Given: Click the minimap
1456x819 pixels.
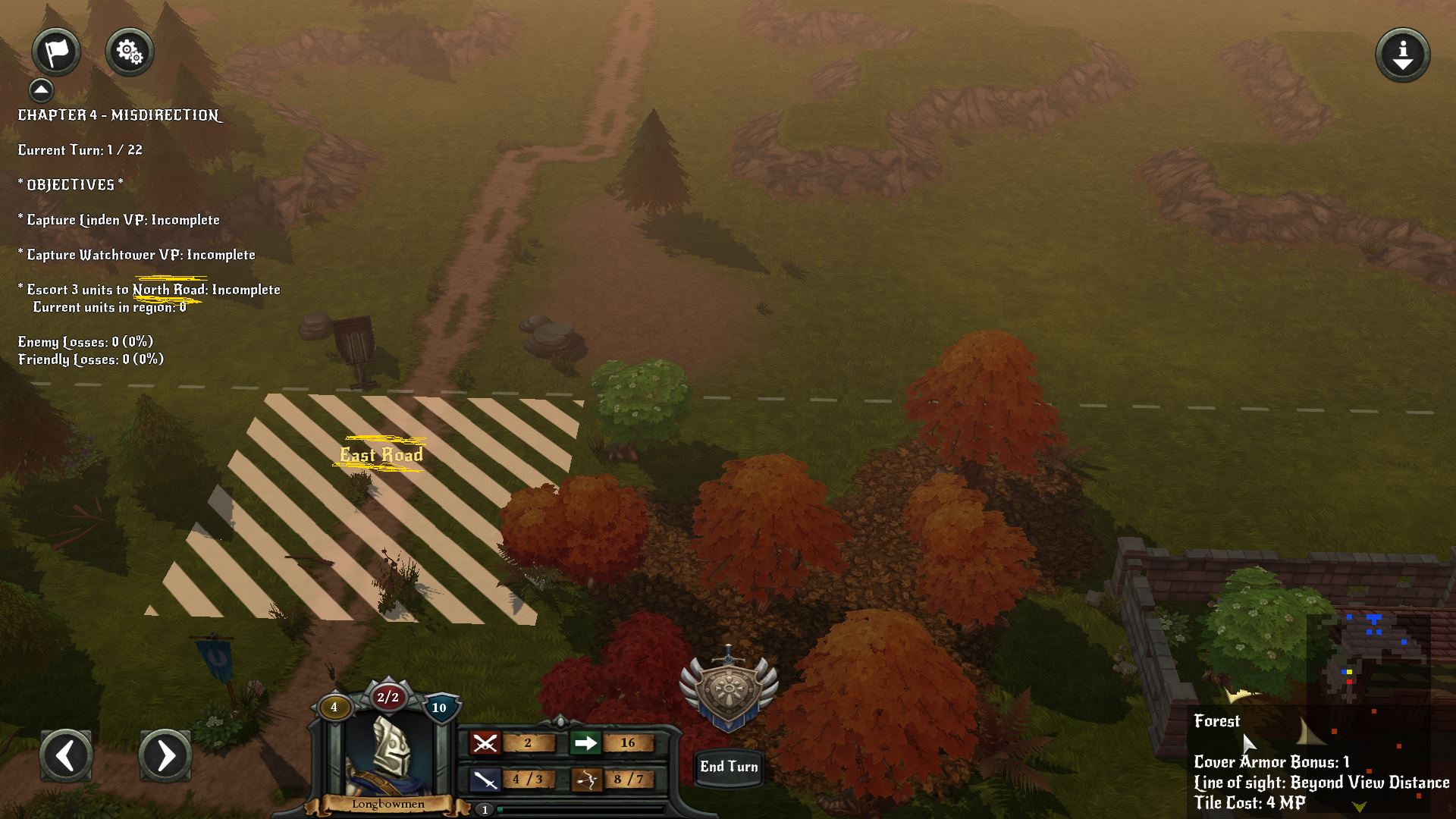Looking at the screenshot, I should (1369, 667).
